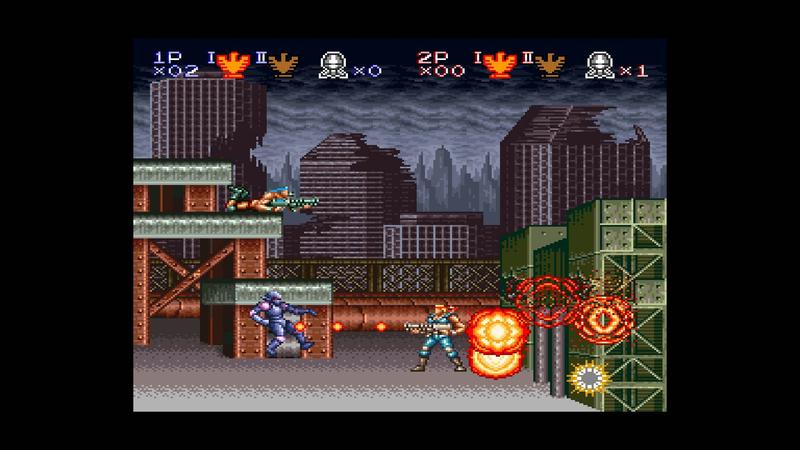Select player 2's weapon slot II eagle
The height and width of the screenshot is (450, 800).
click(545, 66)
